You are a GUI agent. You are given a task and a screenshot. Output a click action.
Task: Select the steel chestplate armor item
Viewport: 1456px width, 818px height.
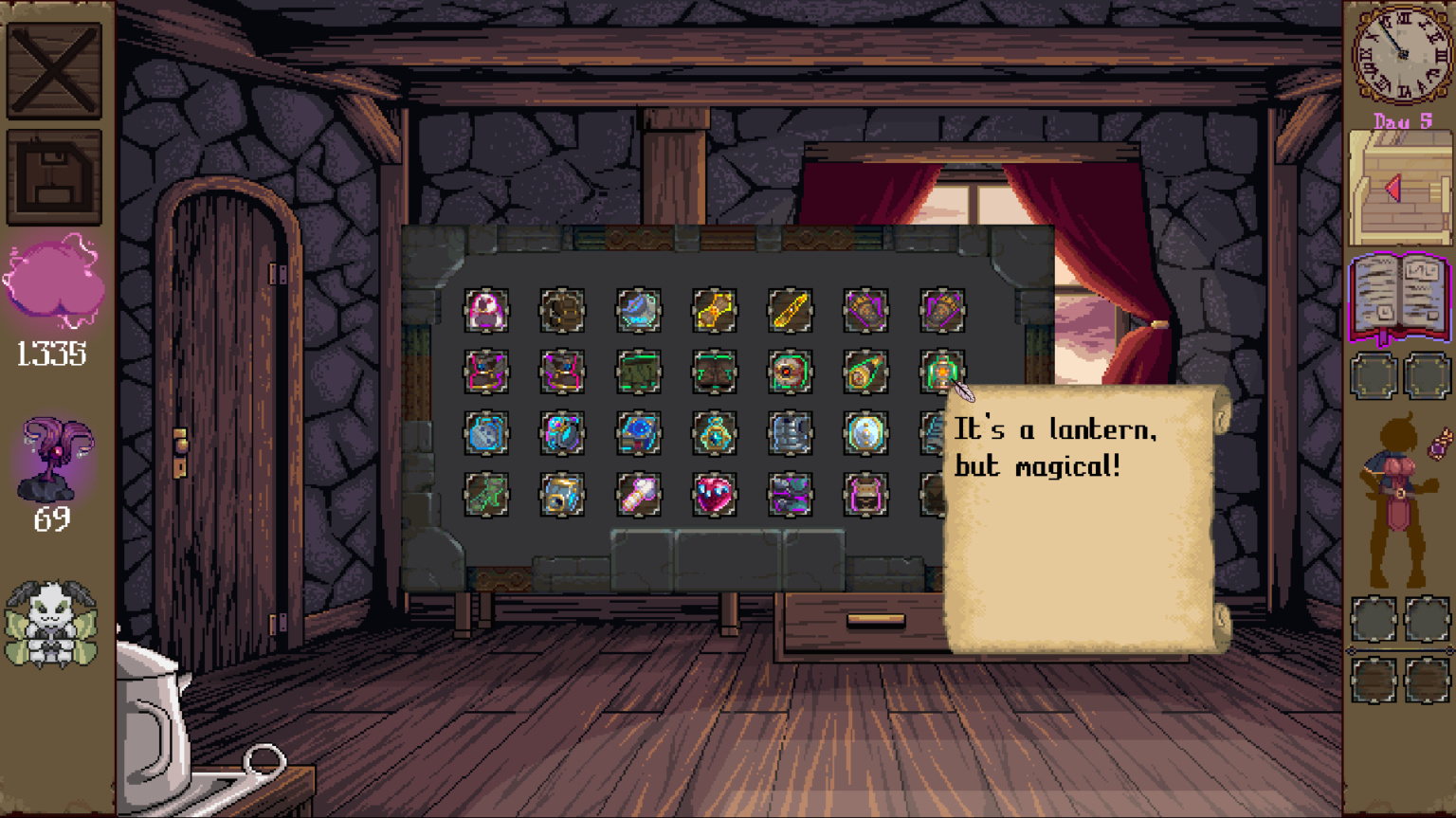pos(790,433)
